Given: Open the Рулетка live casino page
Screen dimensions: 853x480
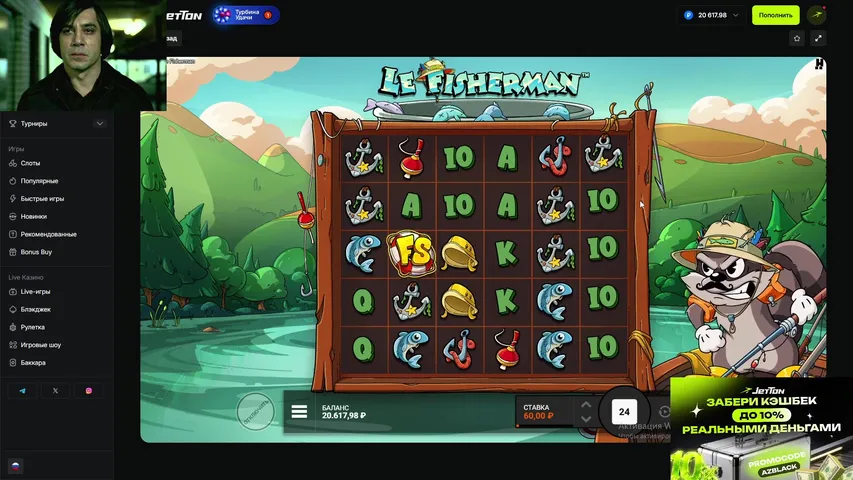Looking at the screenshot, I should pos(33,327).
